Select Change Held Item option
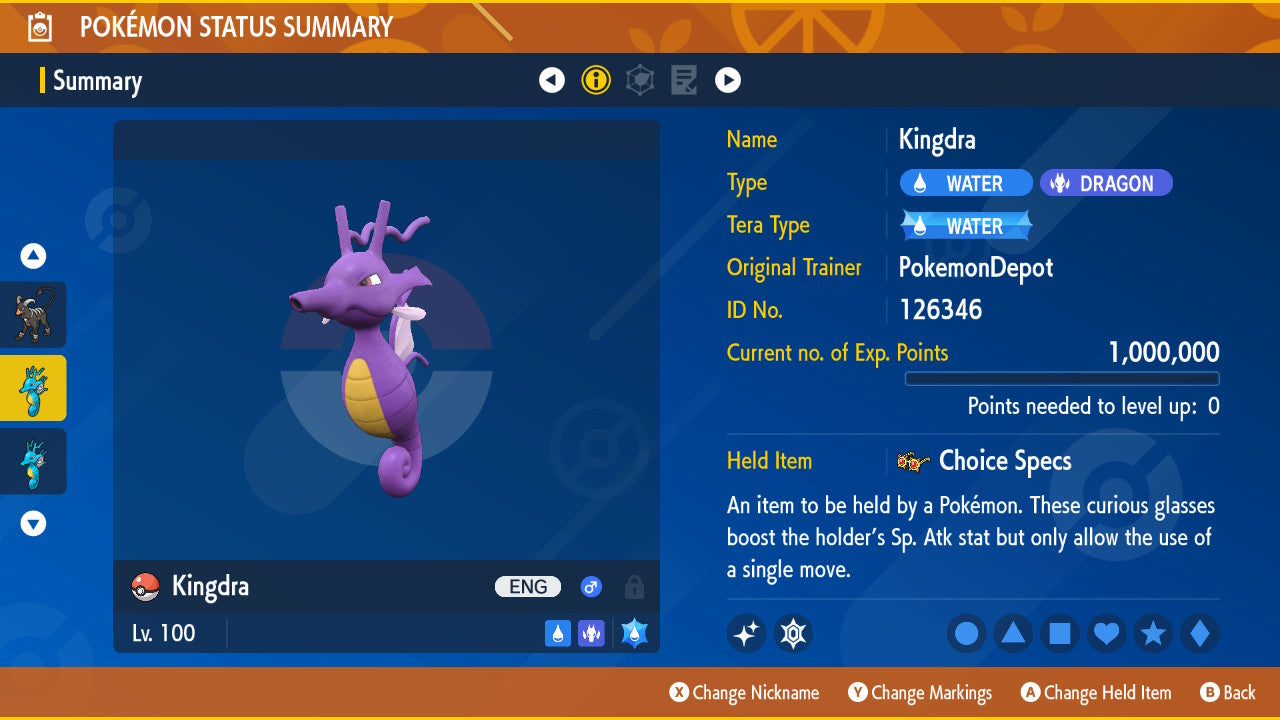 pos(1095,692)
